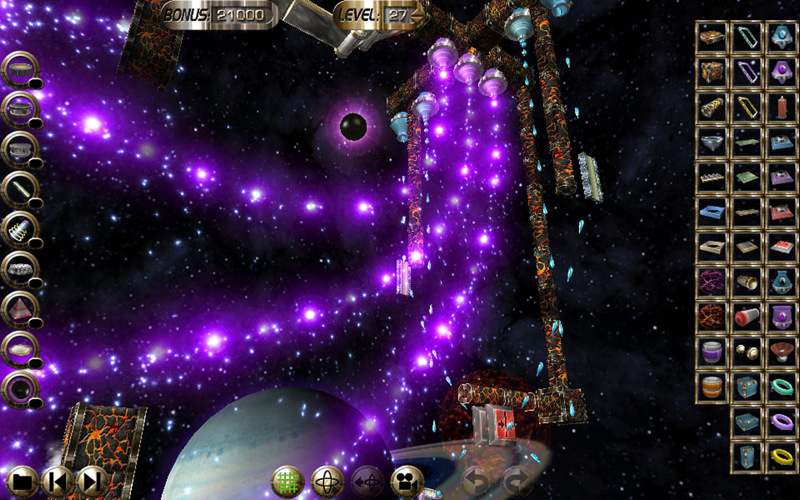Image resolution: width=800 pixels, height=500 pixels.
Task: Pick the purple trapezoid frame part
Action: pos(746,72)
